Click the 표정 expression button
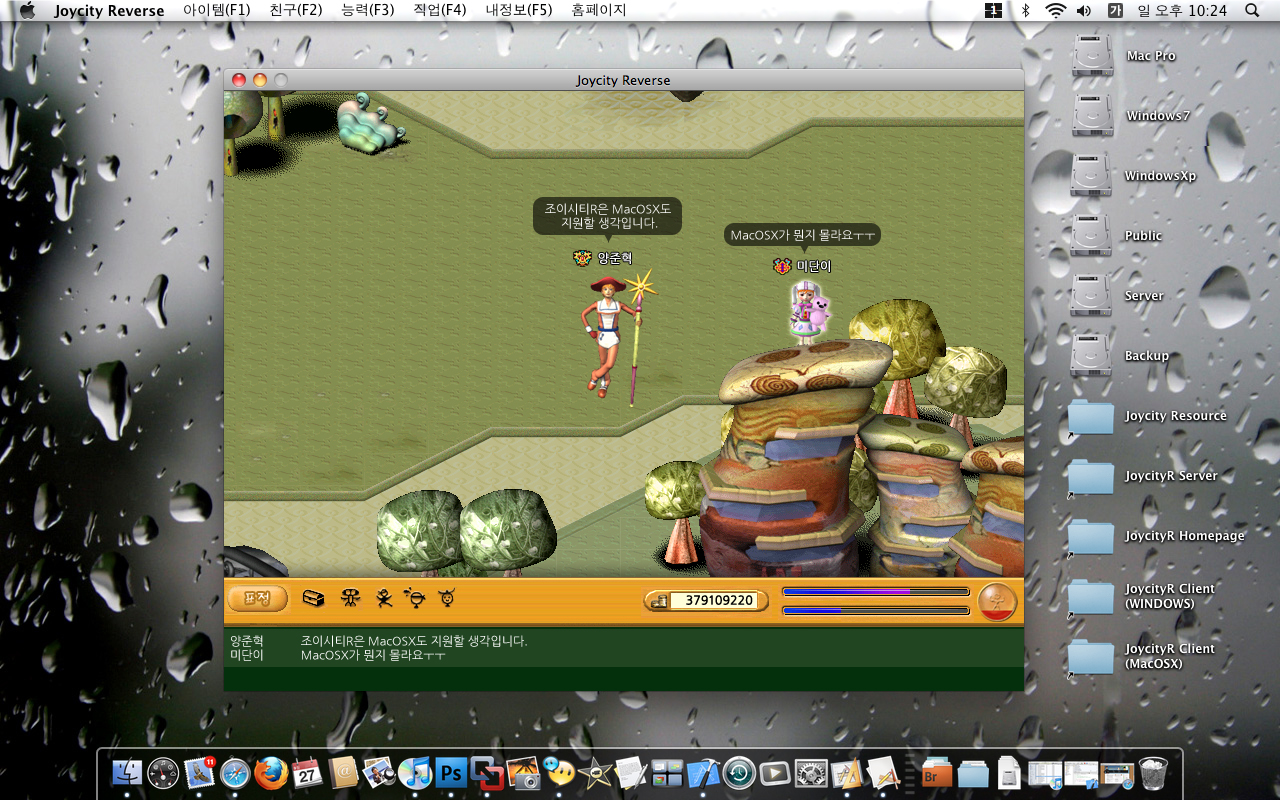The height and width of the screenshot is (800, 1280). pyautogui.click(x=257, y=599)
